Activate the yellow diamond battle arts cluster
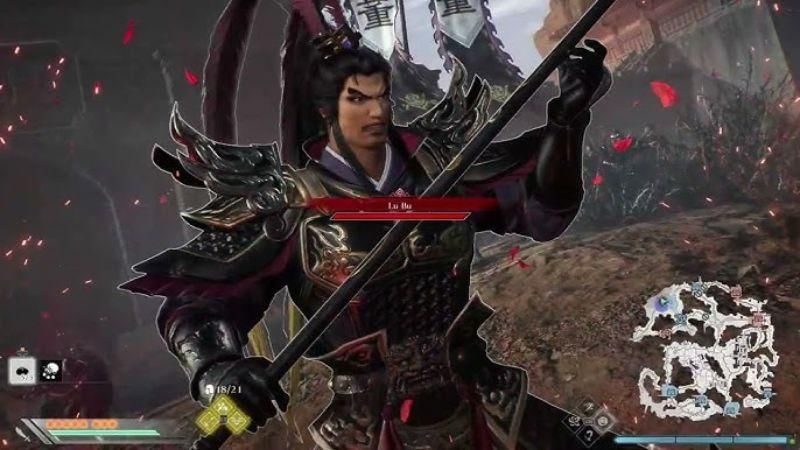This screenshot has height=450, width=800. (224, 415)
